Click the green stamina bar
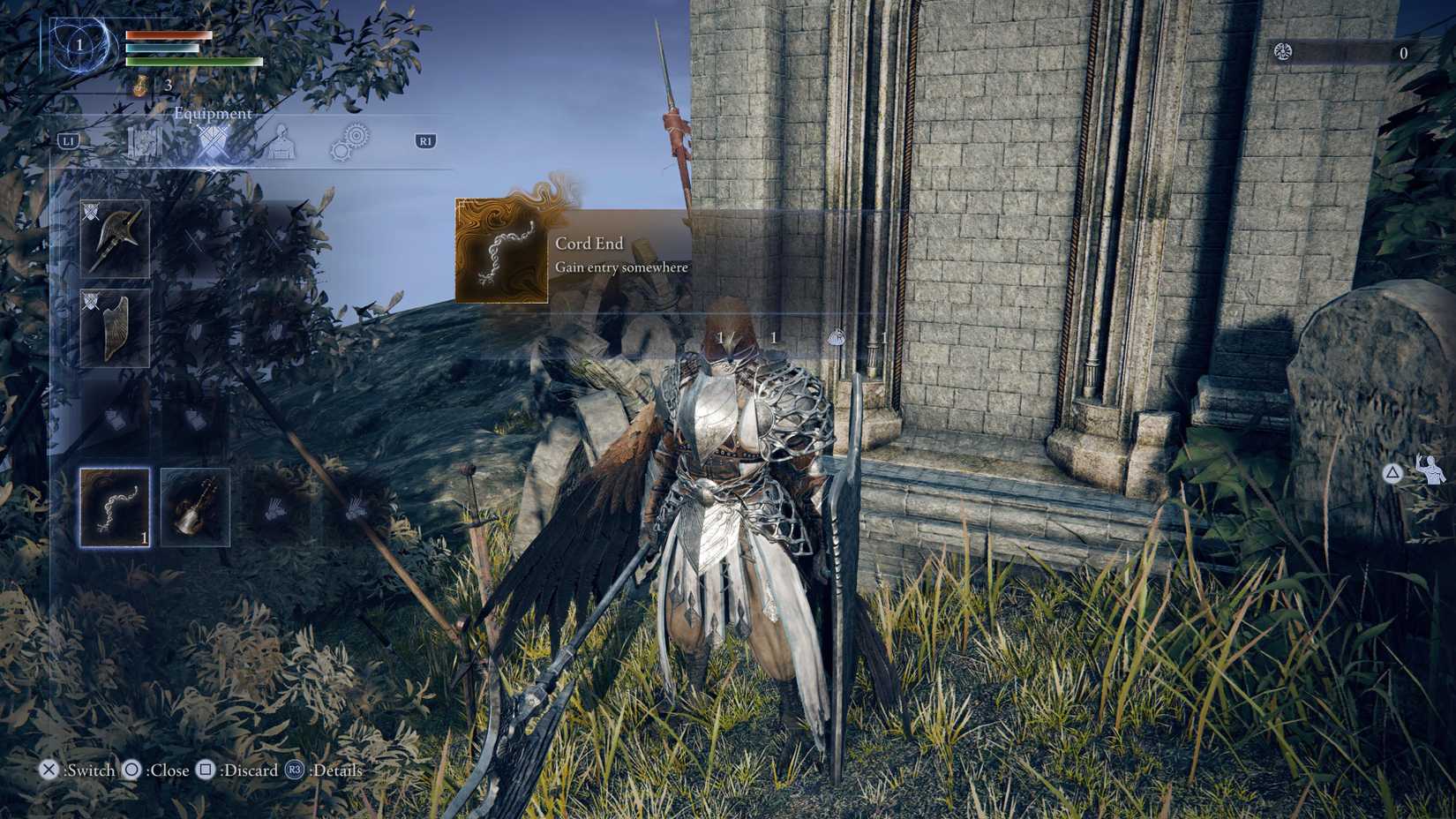Image resolution: width=1456 pixels, height=819 pixels. (x=194, y=64)
